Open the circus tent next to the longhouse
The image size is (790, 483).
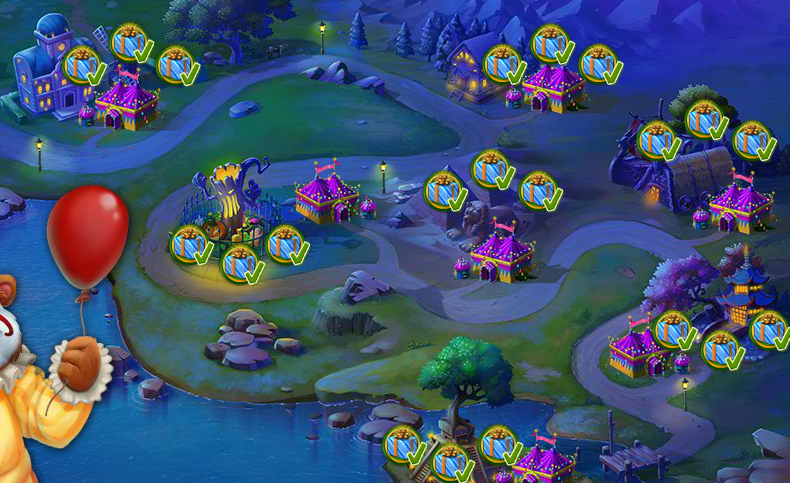[741, 204]
